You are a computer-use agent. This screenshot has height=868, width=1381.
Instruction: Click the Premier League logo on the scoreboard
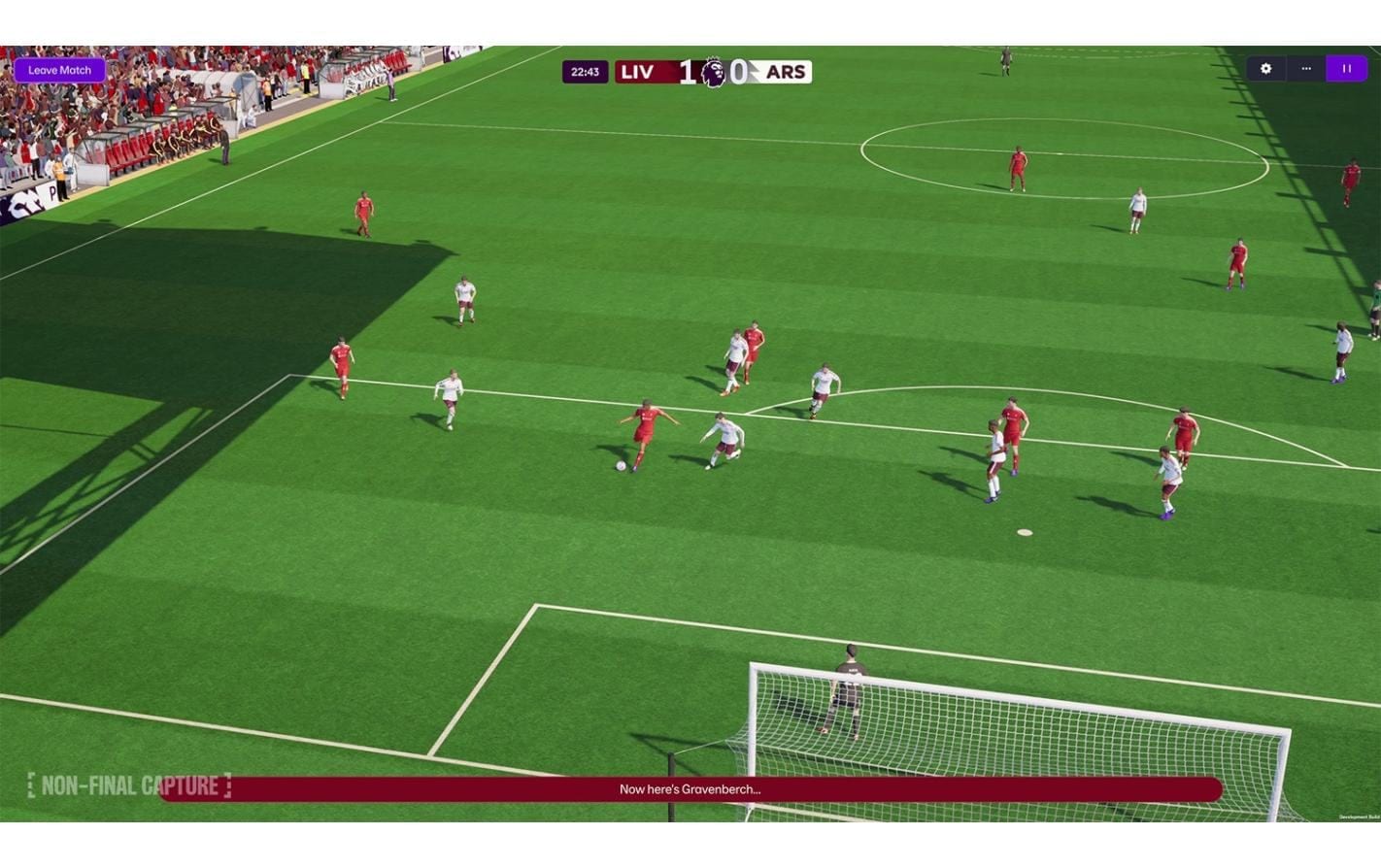[x=712, y=70]
